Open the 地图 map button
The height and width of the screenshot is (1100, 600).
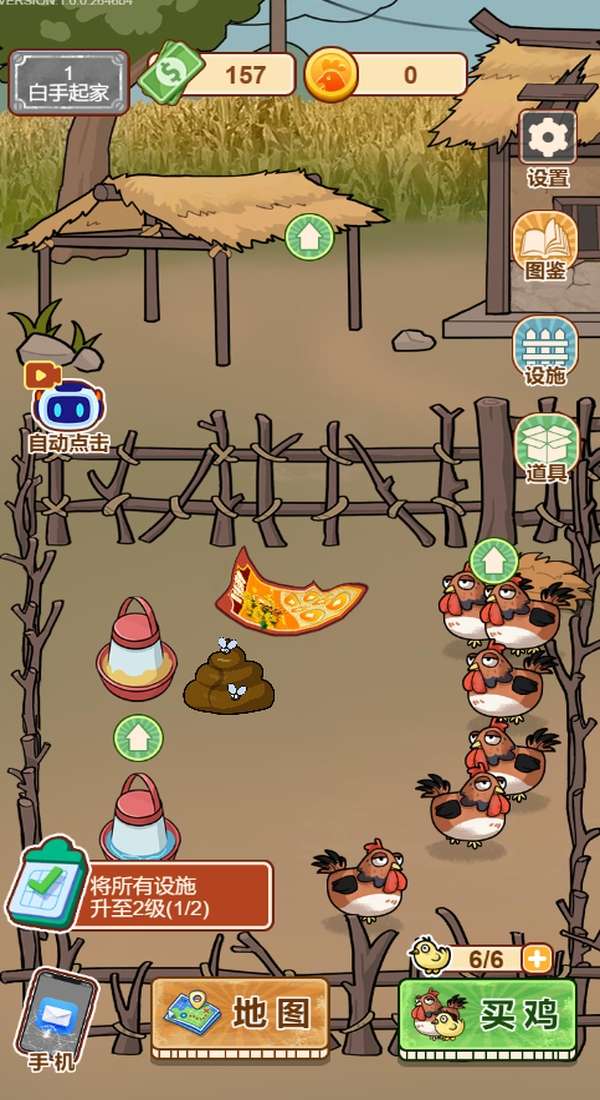[x=240, y=1016]
